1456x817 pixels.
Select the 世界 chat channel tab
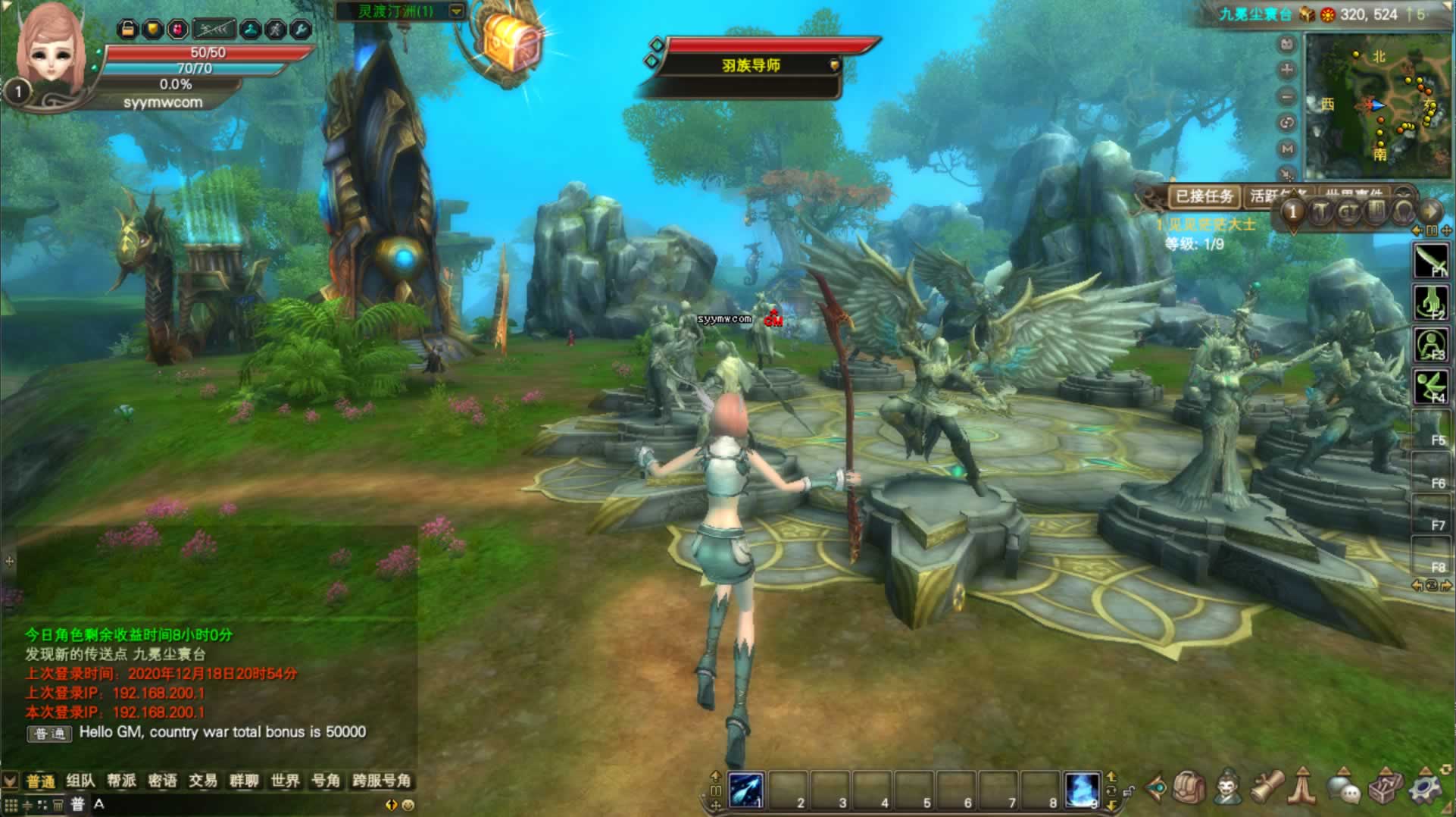click(x=285, y=781)
